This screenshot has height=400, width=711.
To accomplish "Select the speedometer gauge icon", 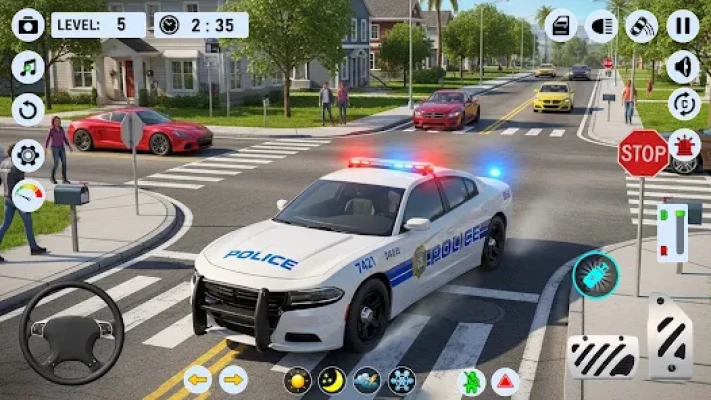I will (28, 195).
